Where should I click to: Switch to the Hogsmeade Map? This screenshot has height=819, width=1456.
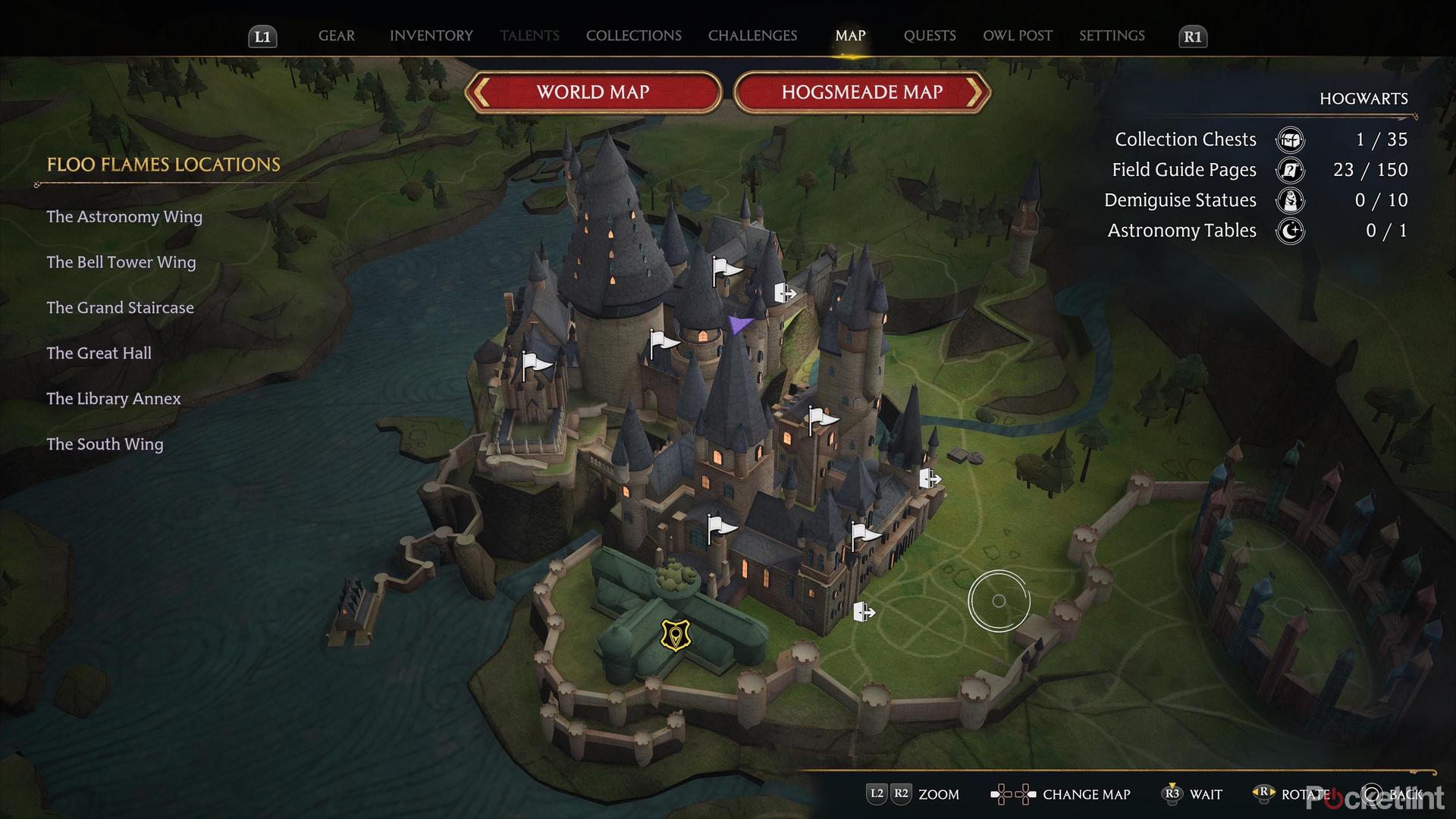(862, 93)
